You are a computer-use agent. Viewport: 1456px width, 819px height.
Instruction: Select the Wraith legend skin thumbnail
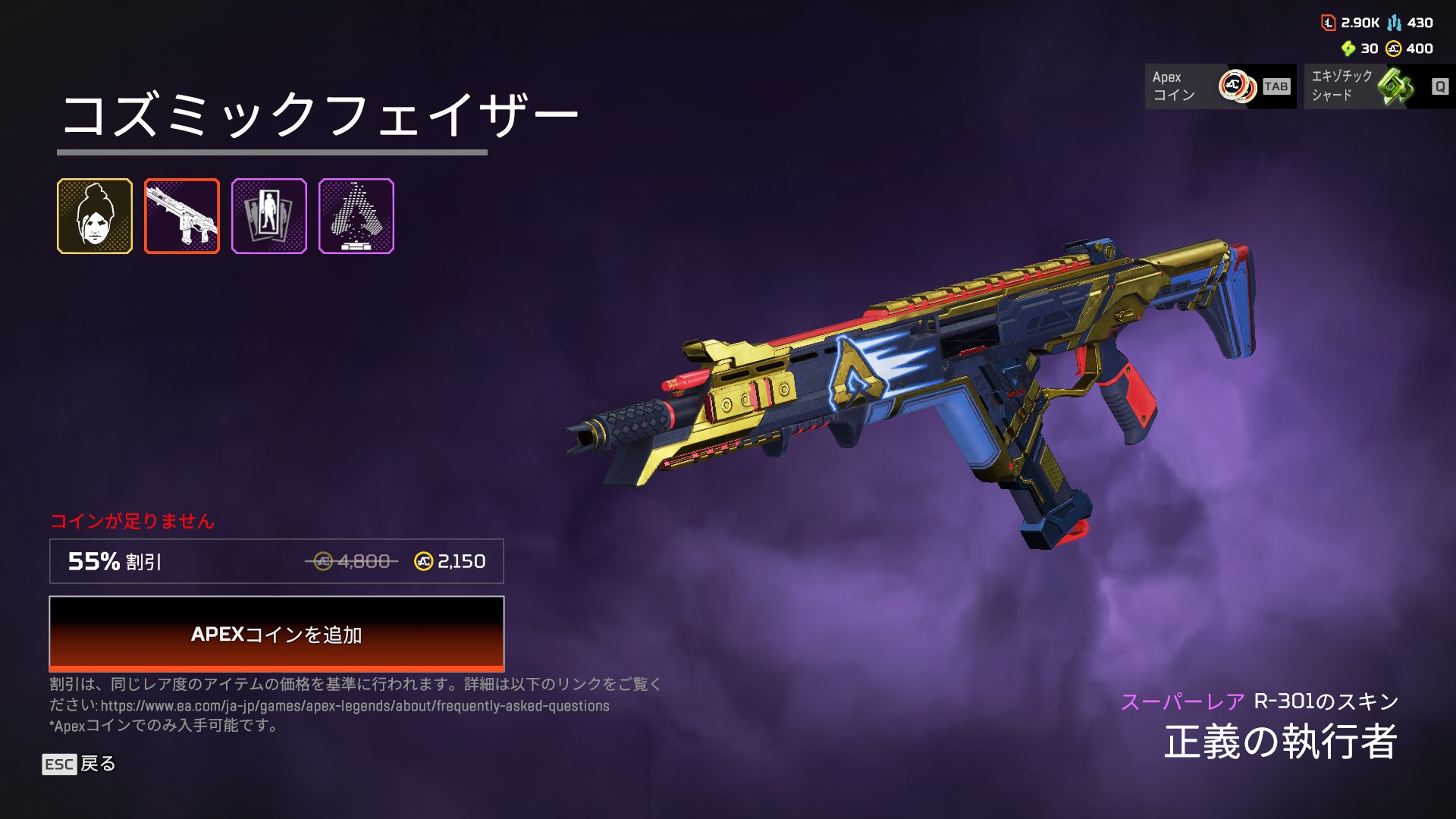(95, 216)
